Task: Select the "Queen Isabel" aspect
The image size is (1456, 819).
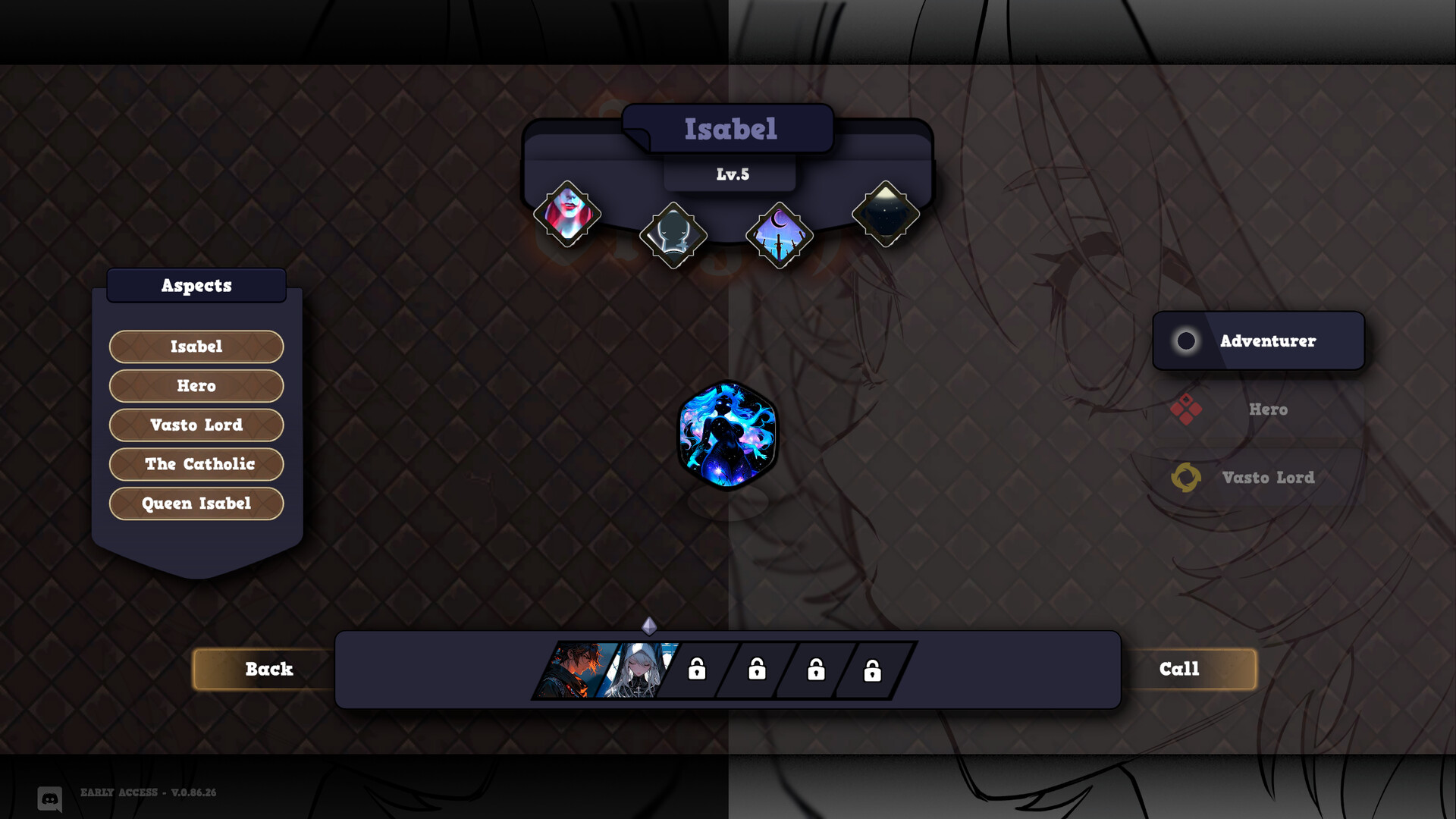Action: (x=196, y=503)
